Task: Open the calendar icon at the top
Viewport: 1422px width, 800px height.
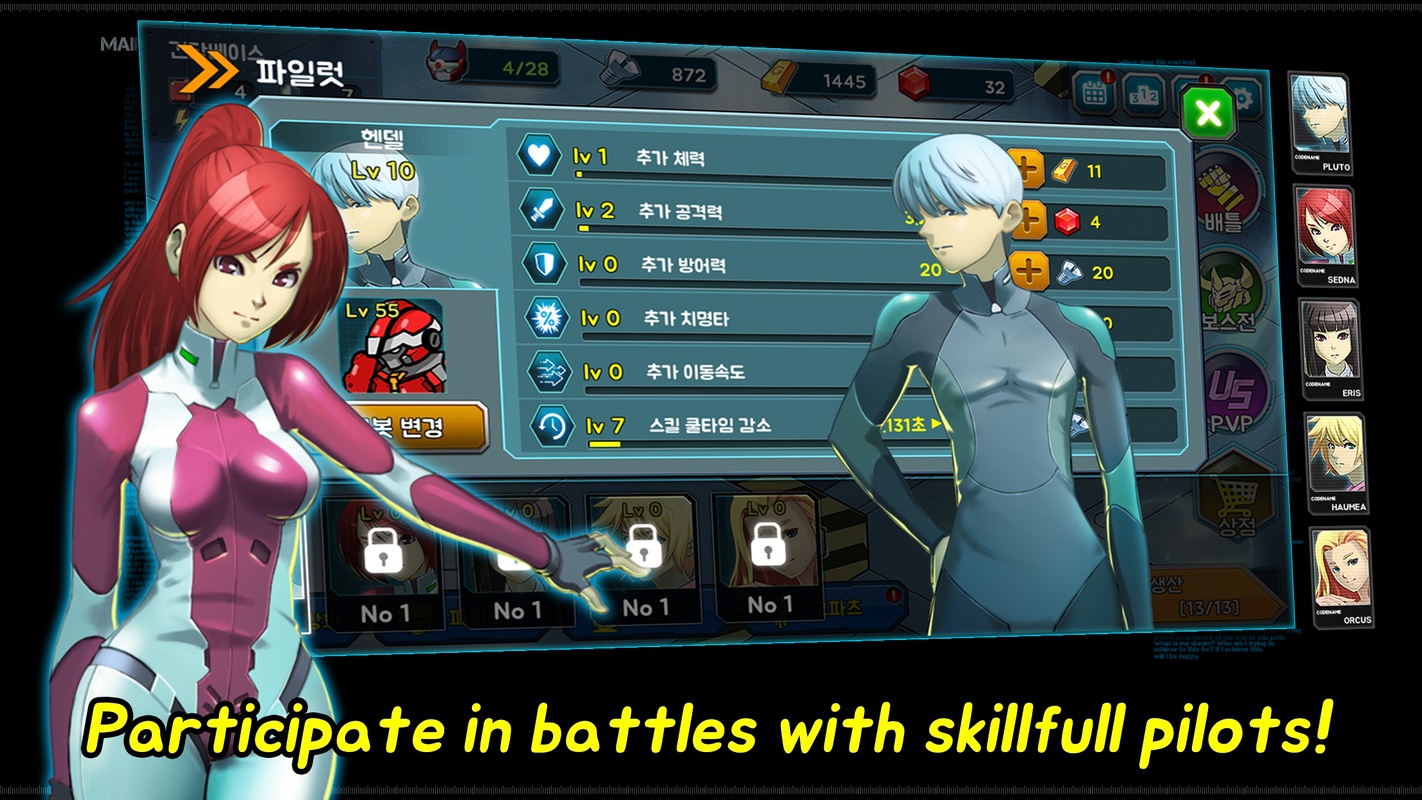Action: tap(1094, 93)
